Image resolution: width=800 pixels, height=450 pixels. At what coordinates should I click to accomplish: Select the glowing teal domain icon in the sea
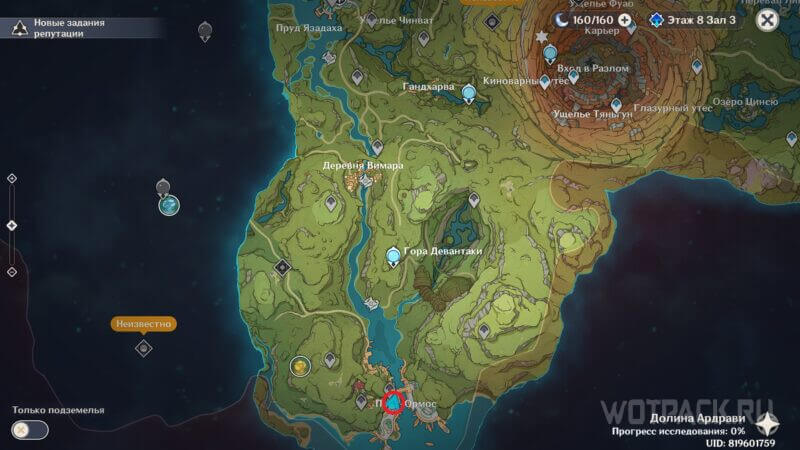(170, 205)
